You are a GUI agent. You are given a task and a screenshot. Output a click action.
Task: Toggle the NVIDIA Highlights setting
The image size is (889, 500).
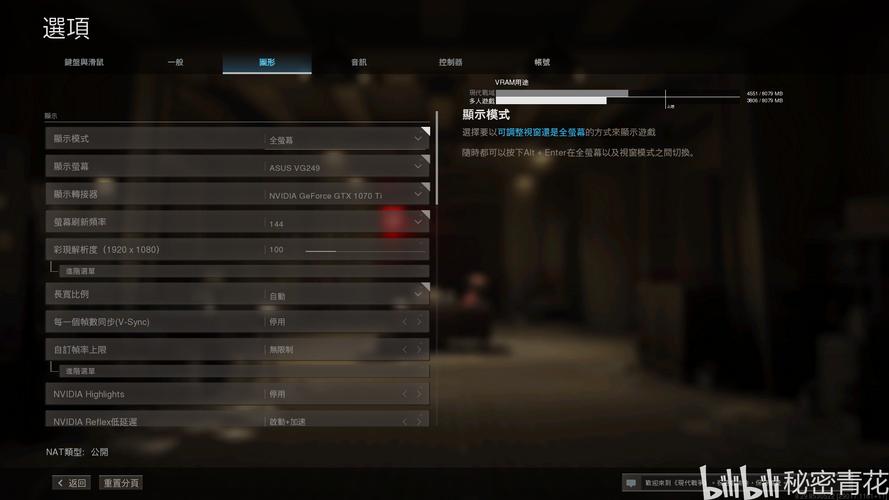point(419,394)
